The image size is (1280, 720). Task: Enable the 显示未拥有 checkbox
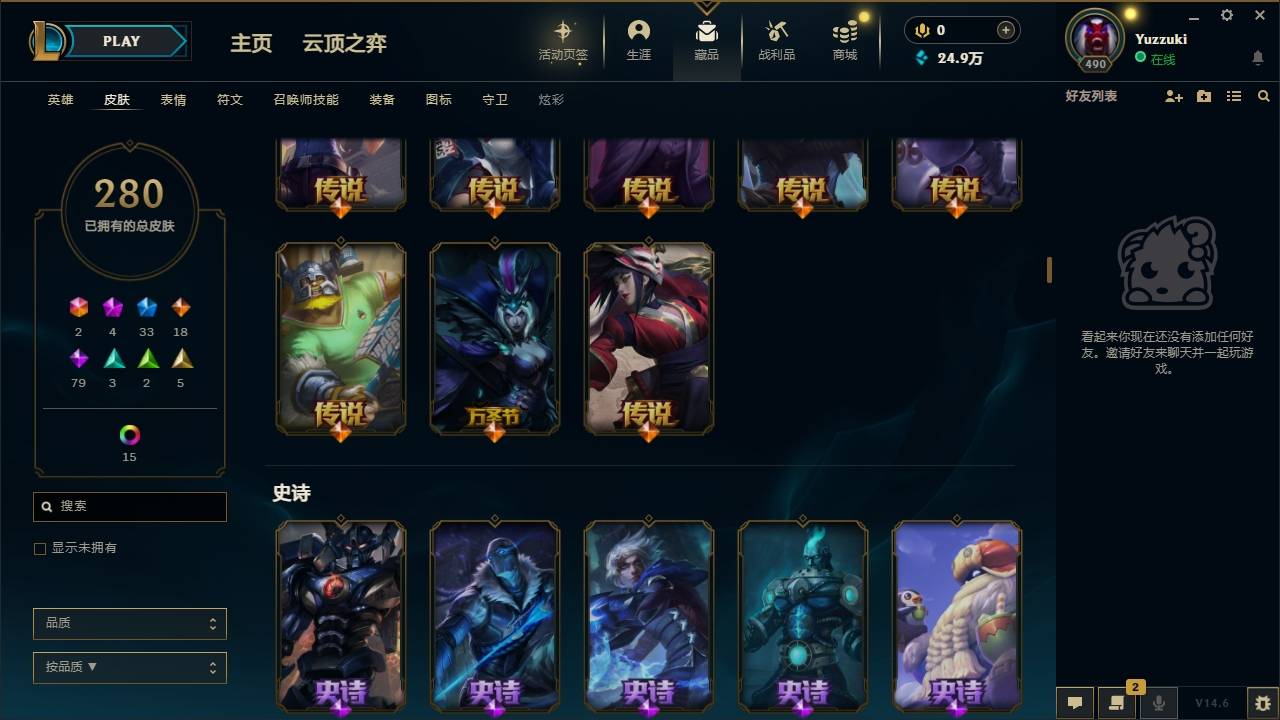click(39, 548)
